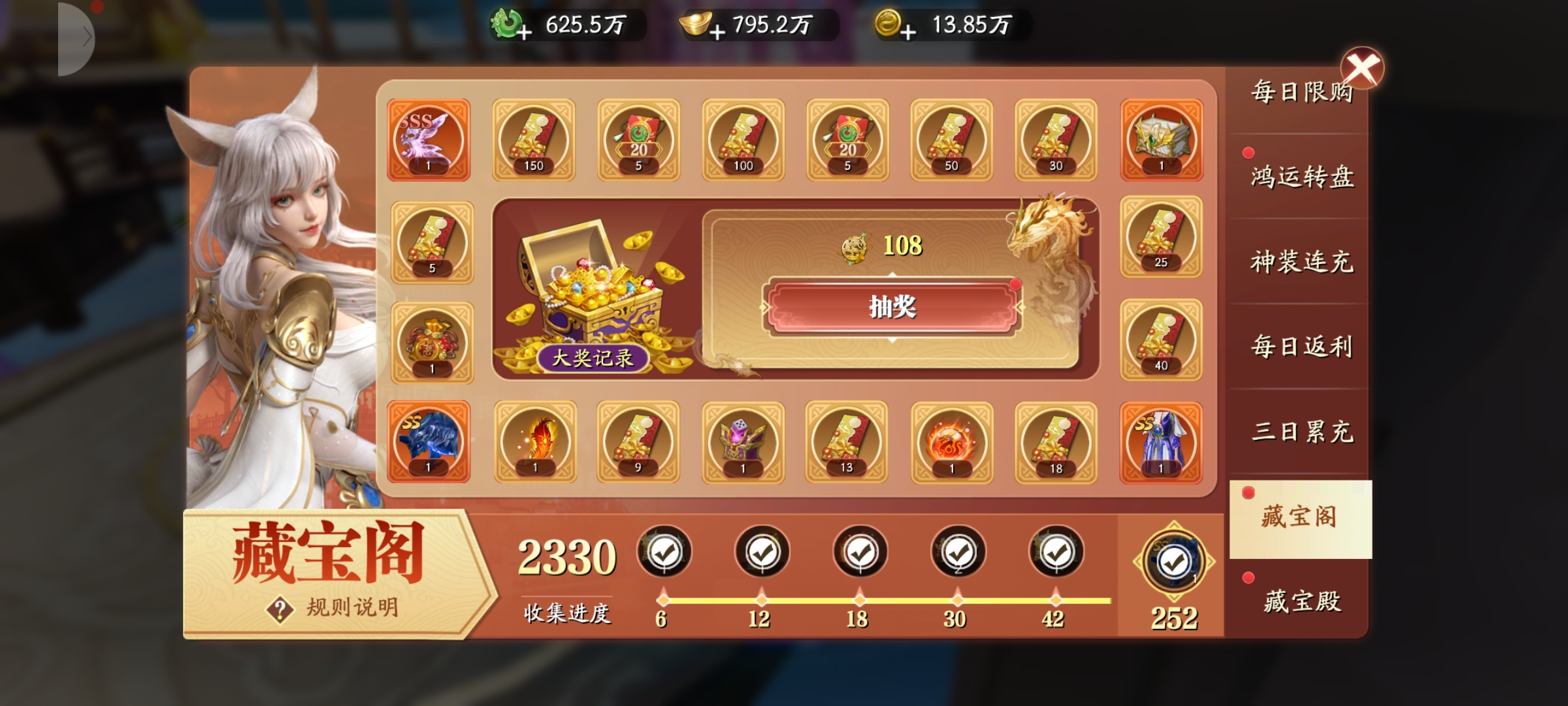Inspect the white treasure chest reward
The height and width of the screenshot is (706, 1568).
click(x=1161, y=140)
